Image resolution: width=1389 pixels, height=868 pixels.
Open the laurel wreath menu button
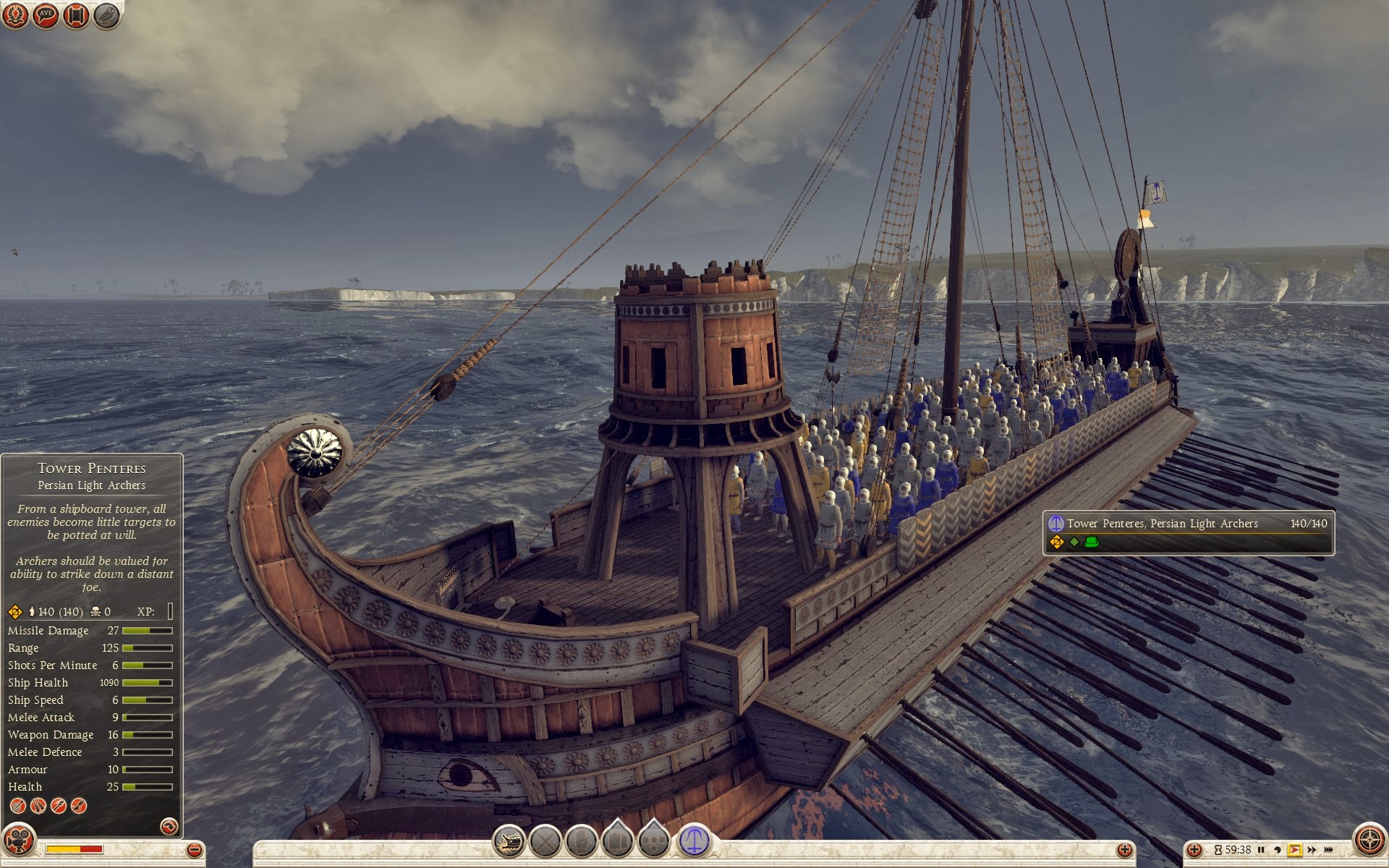click(x=15, y=15)
